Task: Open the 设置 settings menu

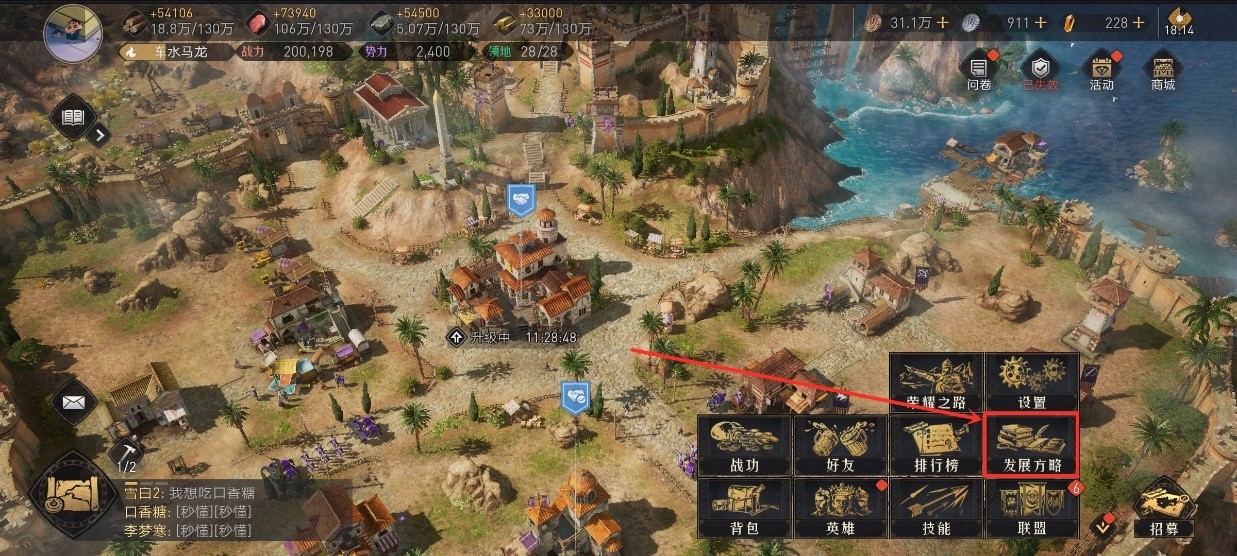Action: tap(1031, 382)
